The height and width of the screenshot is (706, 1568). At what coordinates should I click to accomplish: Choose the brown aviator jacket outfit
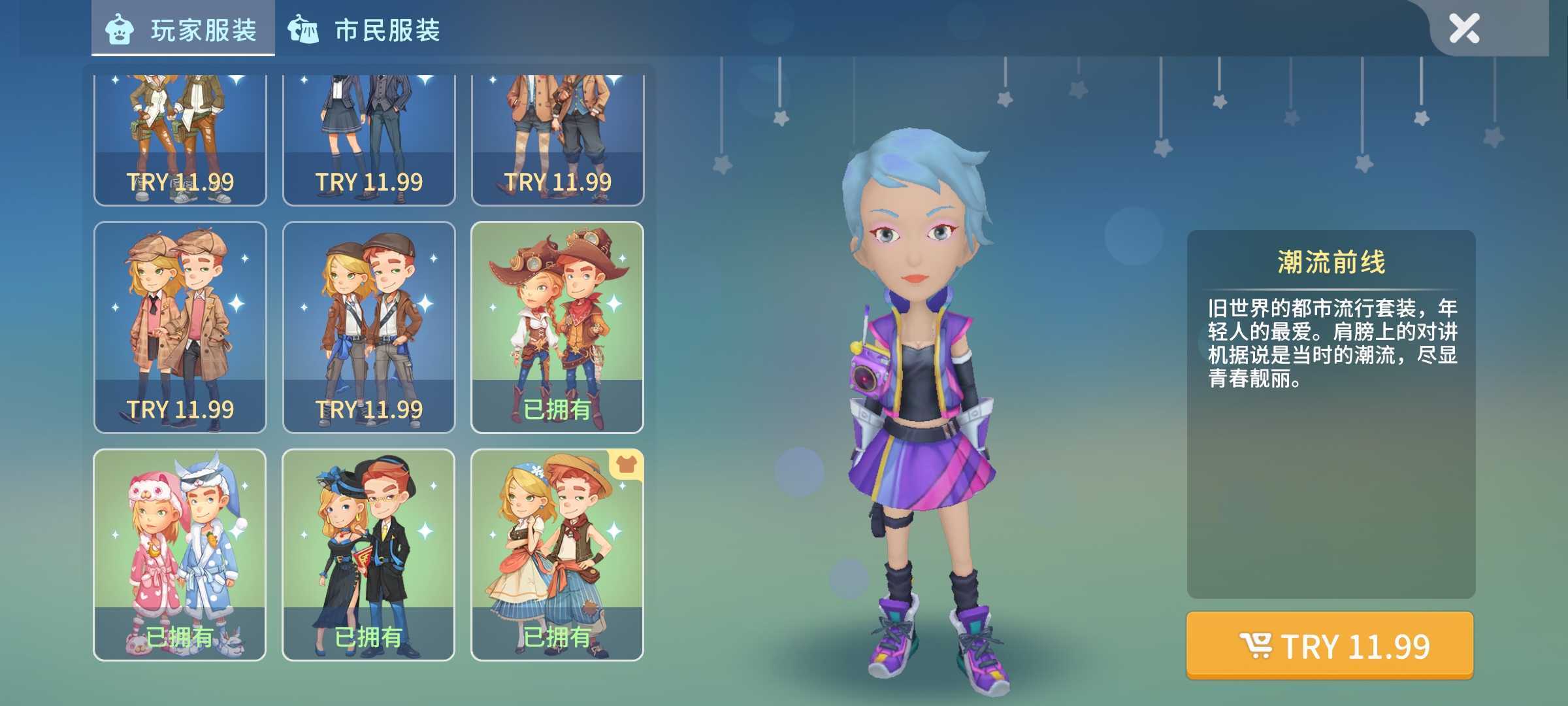pyautogui.click(x=368, y=327)
